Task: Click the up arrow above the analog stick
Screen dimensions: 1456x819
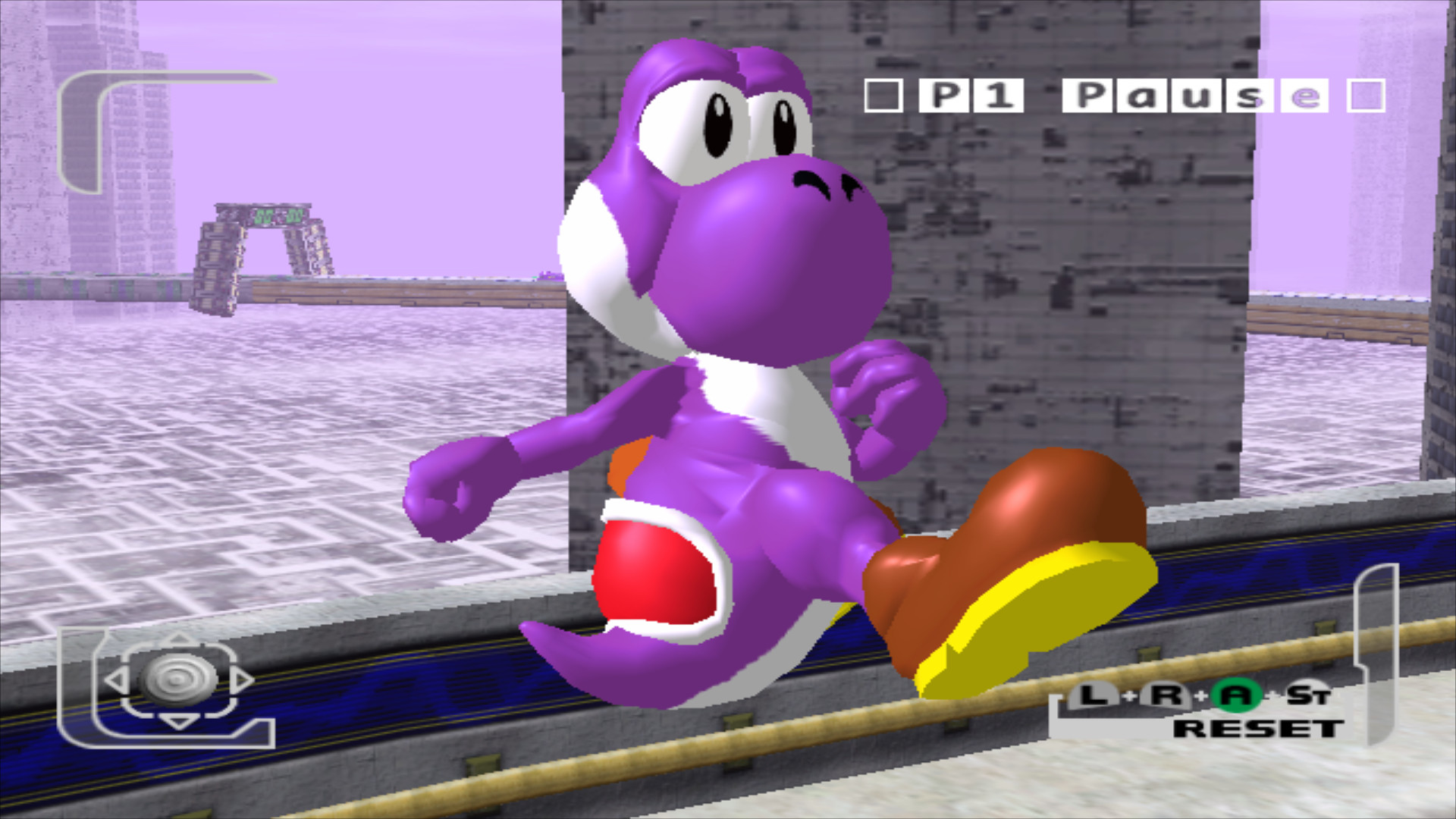Action: (x=177, y=639)
